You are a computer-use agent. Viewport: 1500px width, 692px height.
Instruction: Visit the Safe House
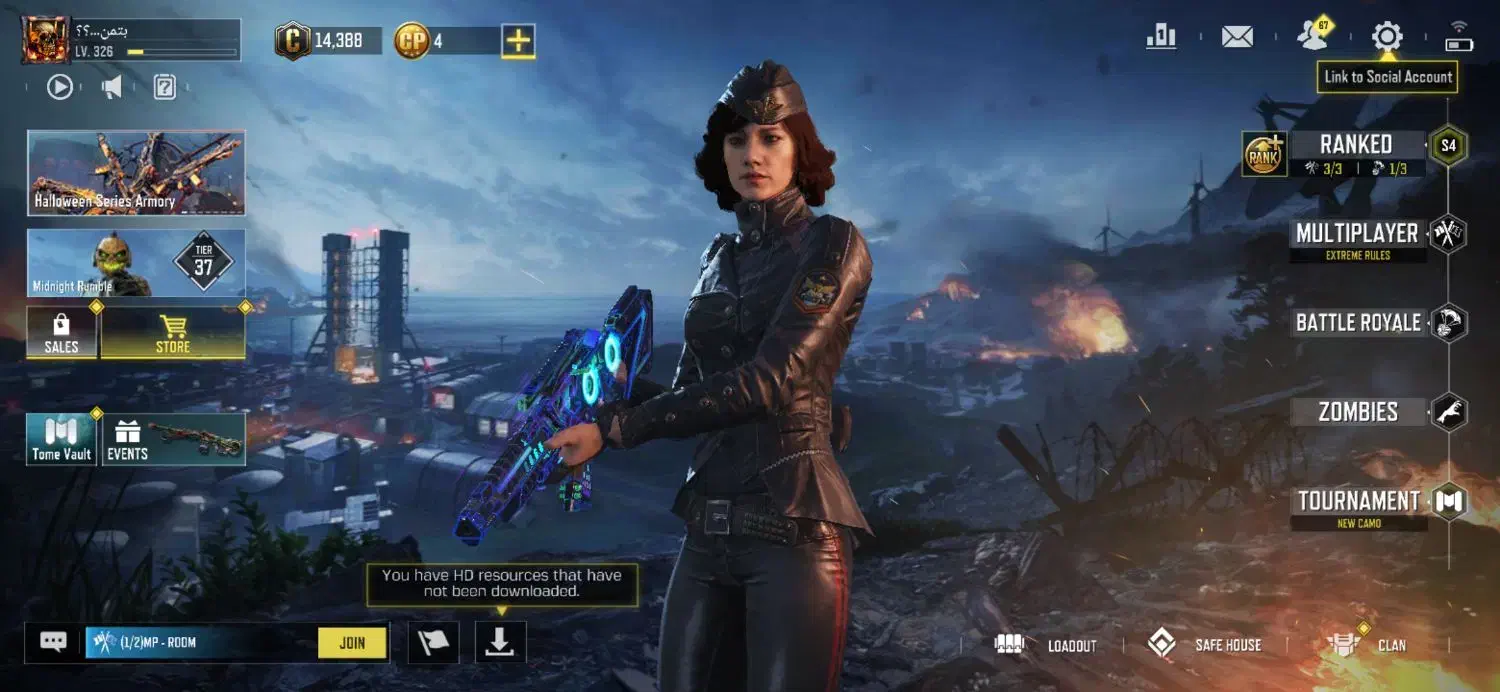(1204, 645)
